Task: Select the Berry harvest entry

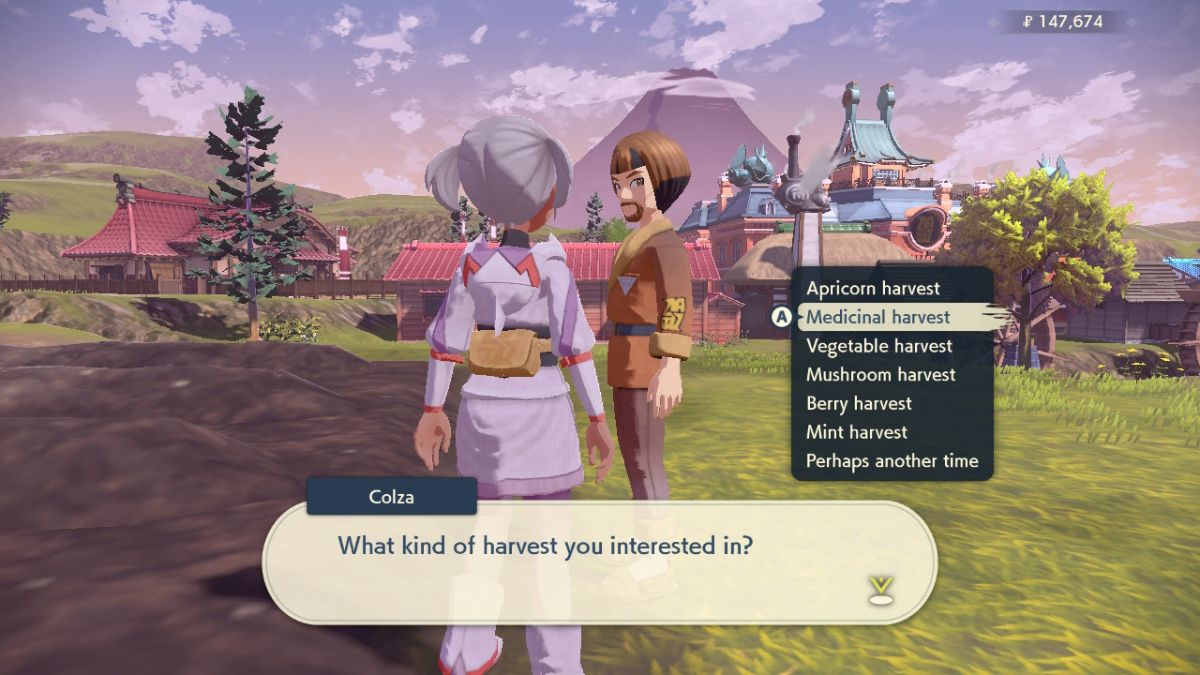Action: pyautogui.click(x=859, y=404)
